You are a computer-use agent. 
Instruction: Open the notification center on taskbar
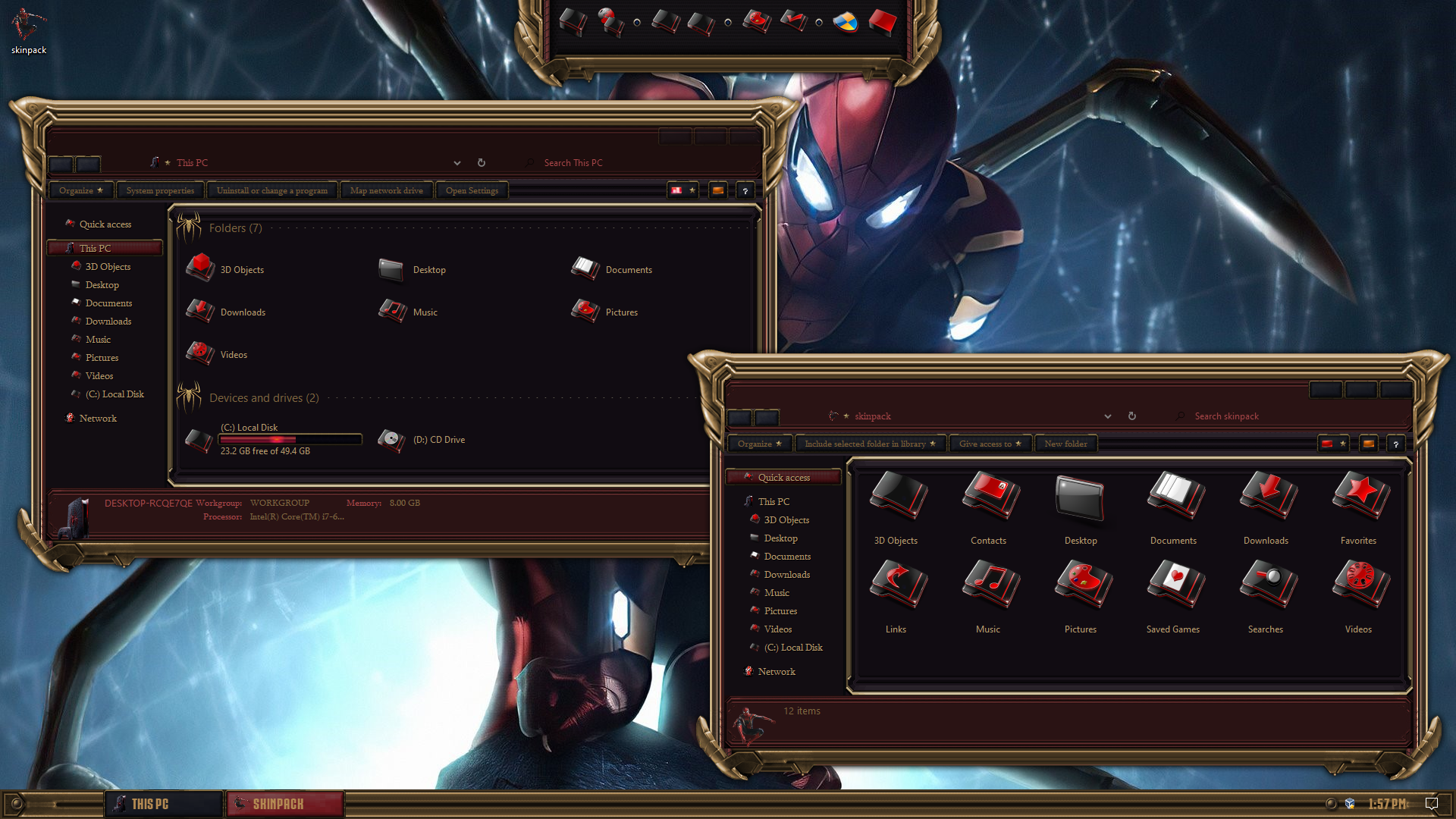point(1432,804)
